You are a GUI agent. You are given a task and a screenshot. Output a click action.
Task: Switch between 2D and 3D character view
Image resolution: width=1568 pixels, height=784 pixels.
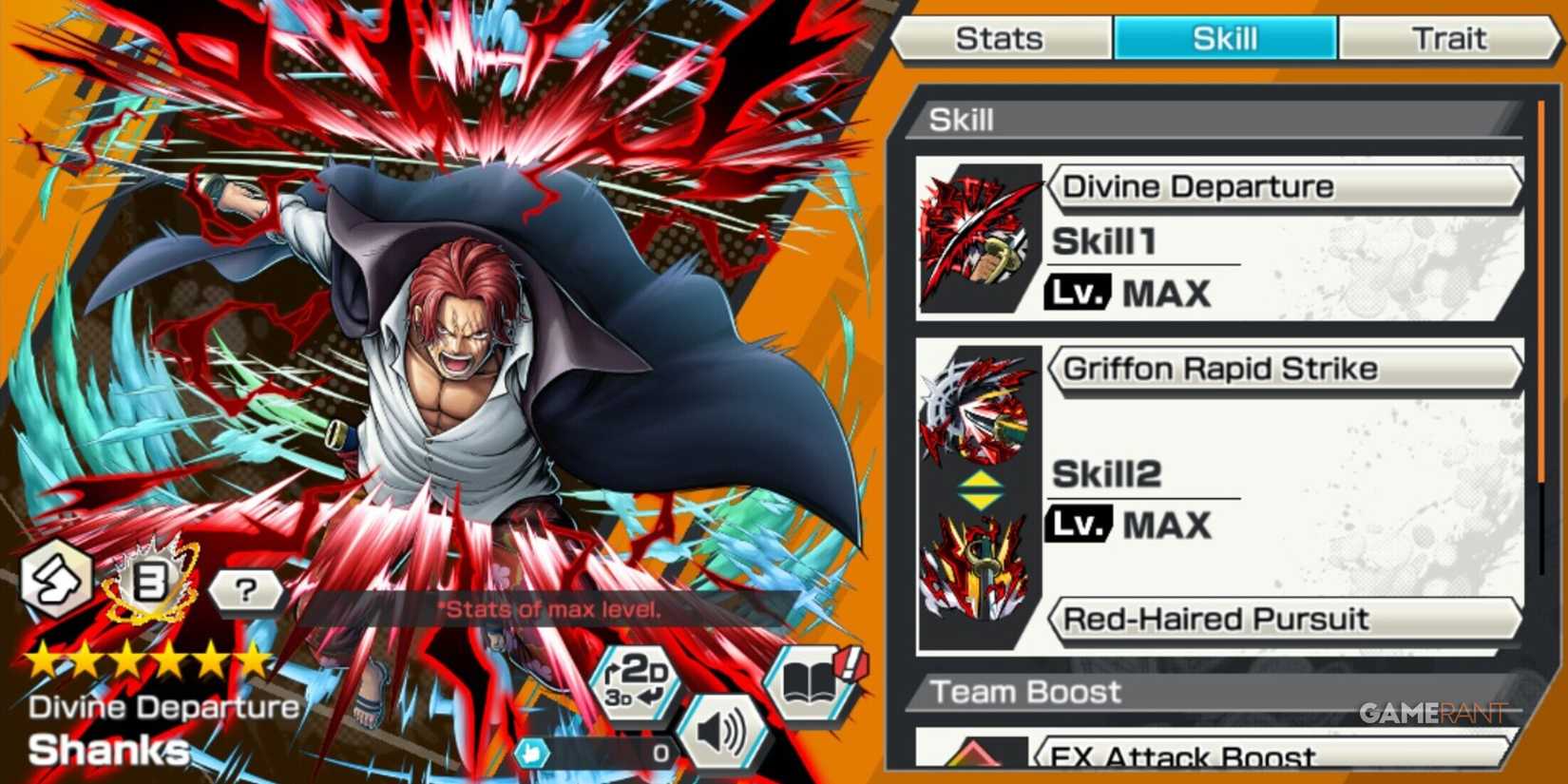pos(635,684)
